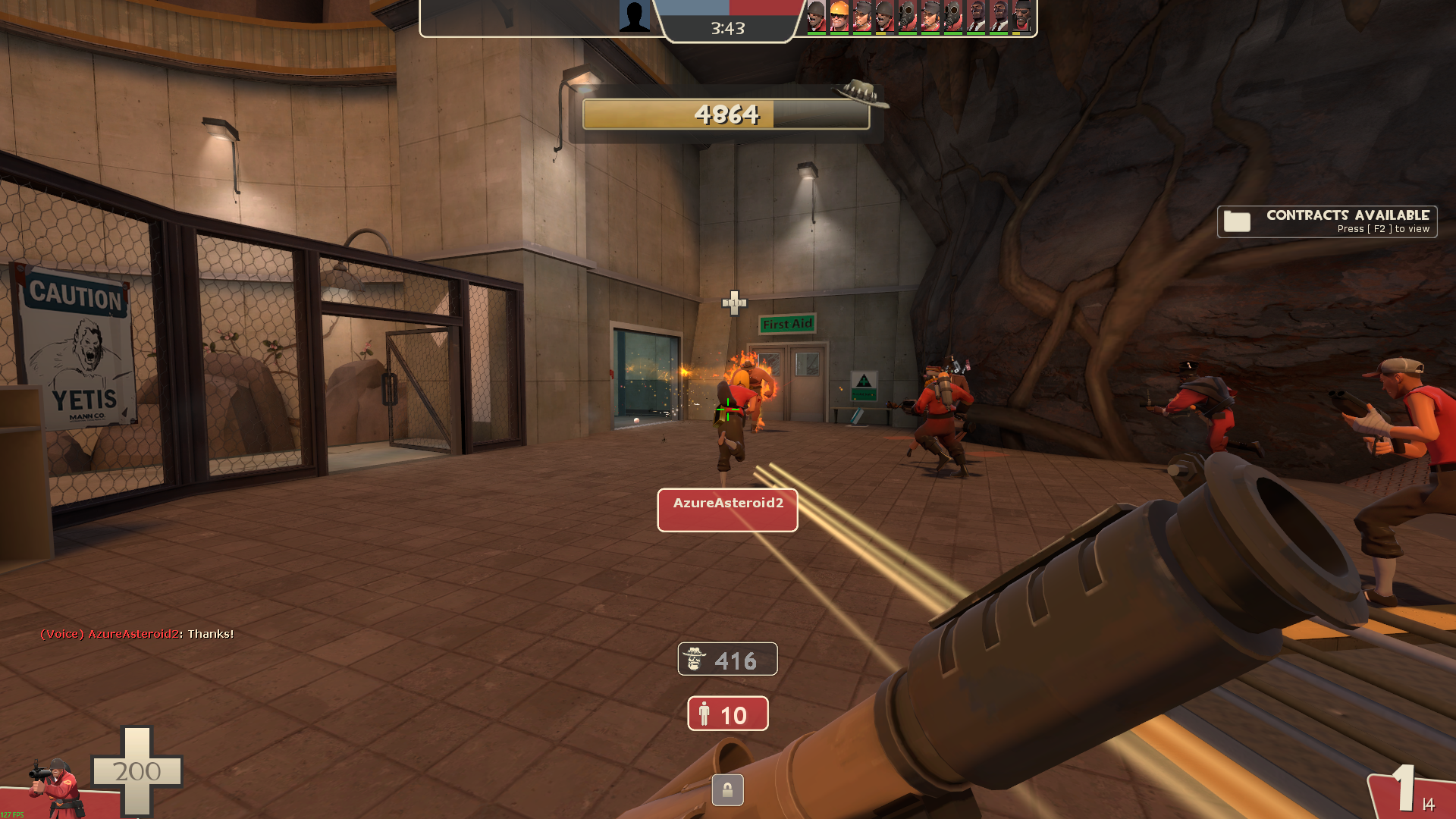
Task: Click the padlock icon at screen bottom
Action: (727, 790)
